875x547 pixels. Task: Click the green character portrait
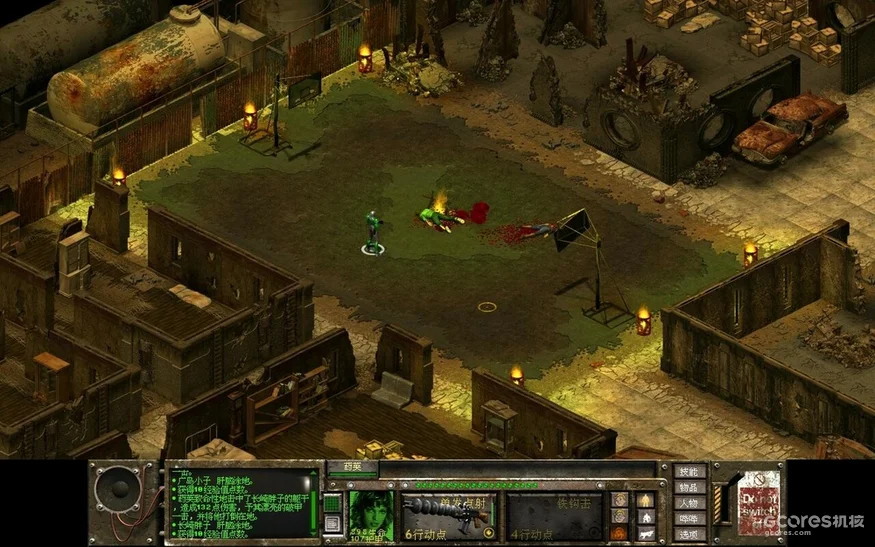point(370,512)
